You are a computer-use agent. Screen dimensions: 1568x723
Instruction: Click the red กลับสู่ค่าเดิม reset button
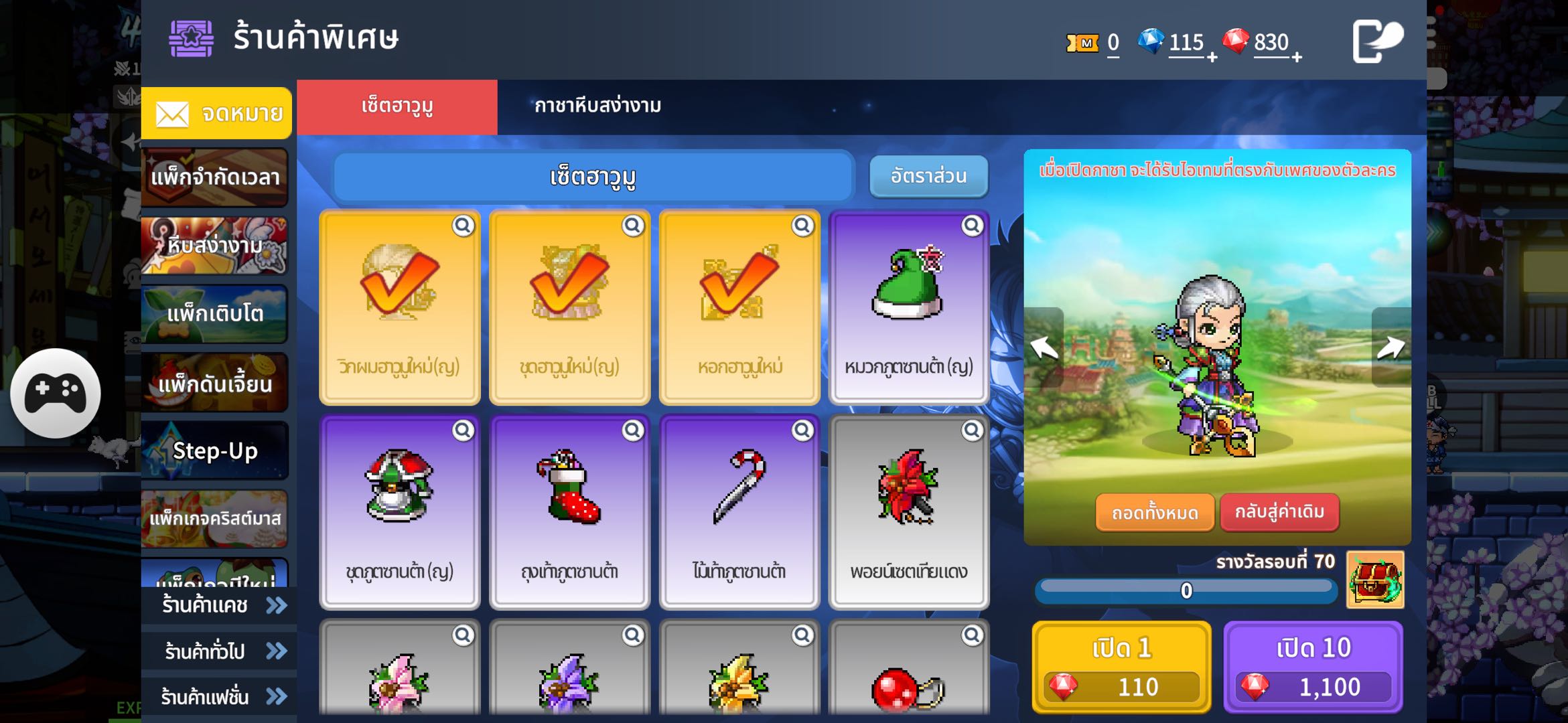click(1279, 512)
